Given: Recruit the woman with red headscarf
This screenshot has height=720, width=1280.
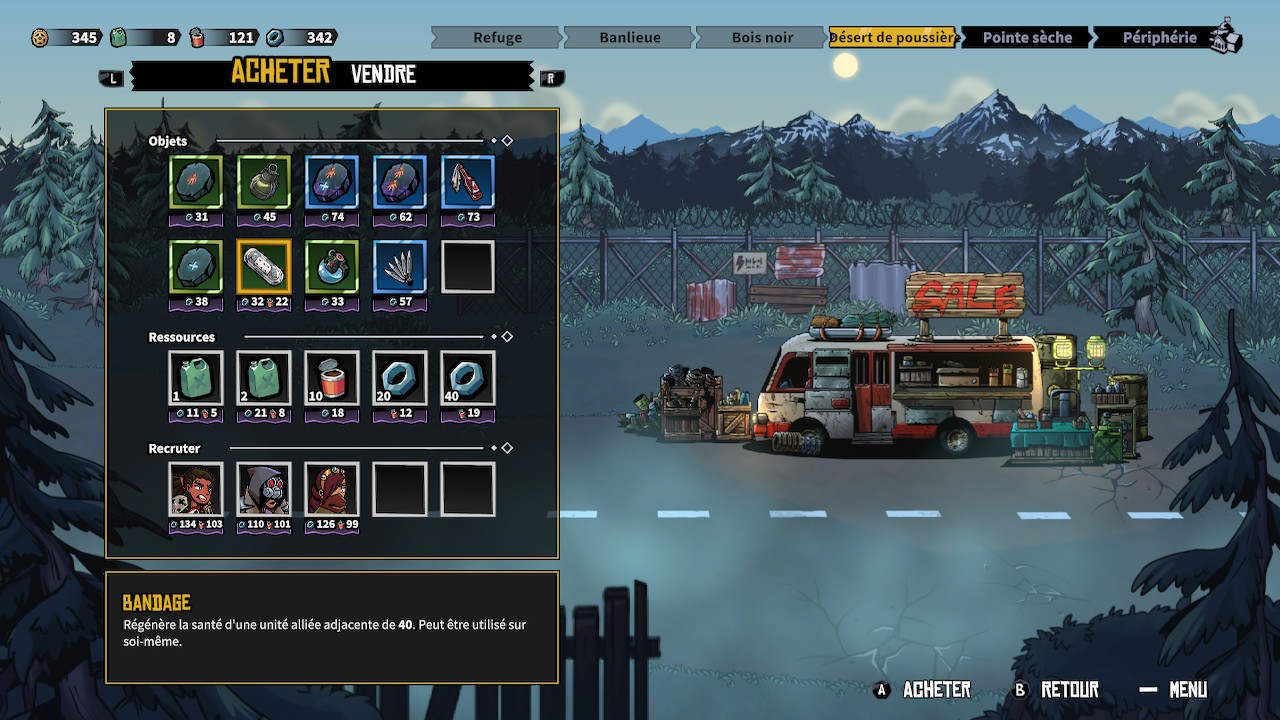Looking at the screenshot, I should 332,490.
